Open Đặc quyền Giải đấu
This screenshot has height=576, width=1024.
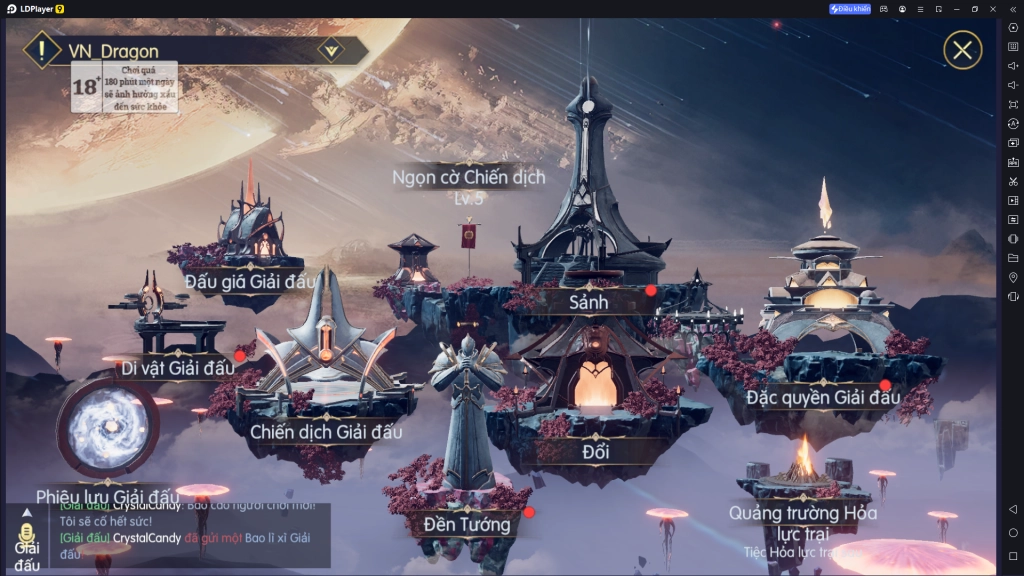click(823, 397)
